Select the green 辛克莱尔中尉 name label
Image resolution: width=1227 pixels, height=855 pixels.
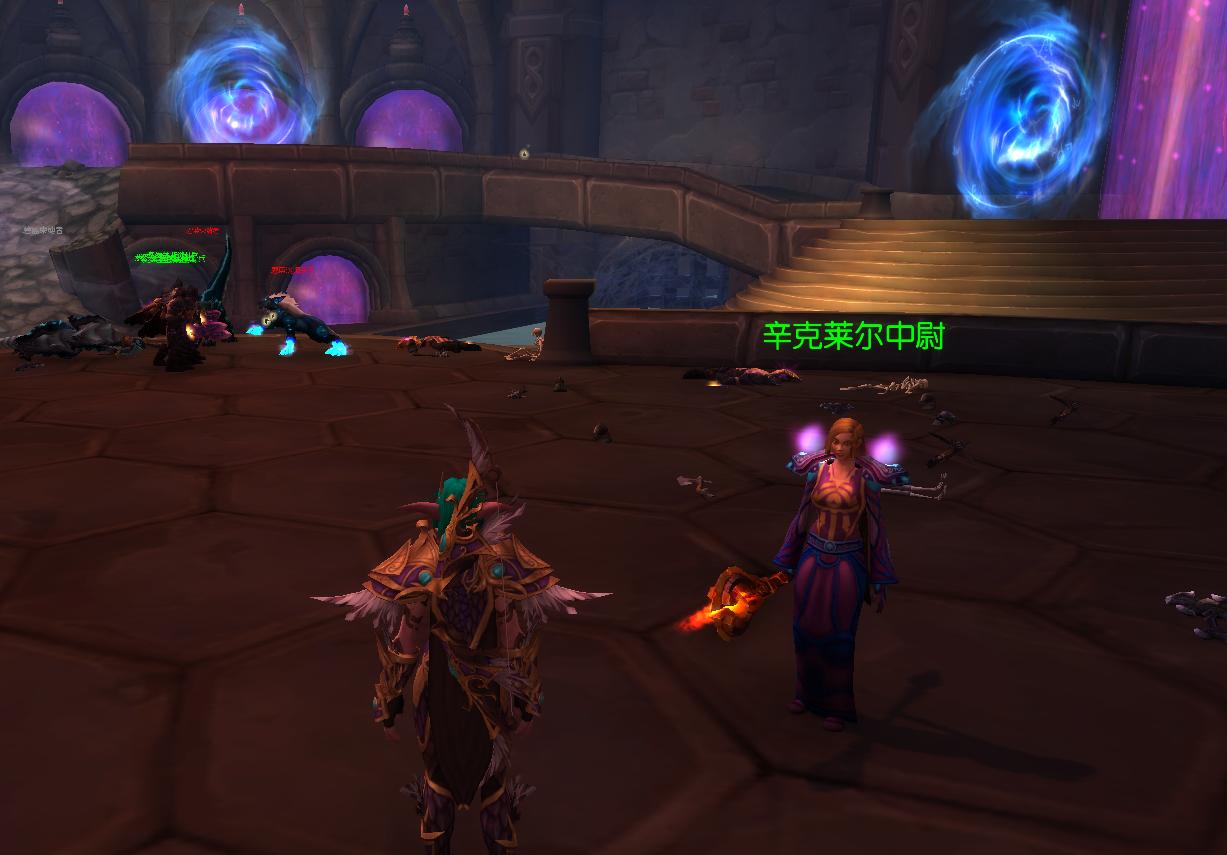tap(853, 336)
